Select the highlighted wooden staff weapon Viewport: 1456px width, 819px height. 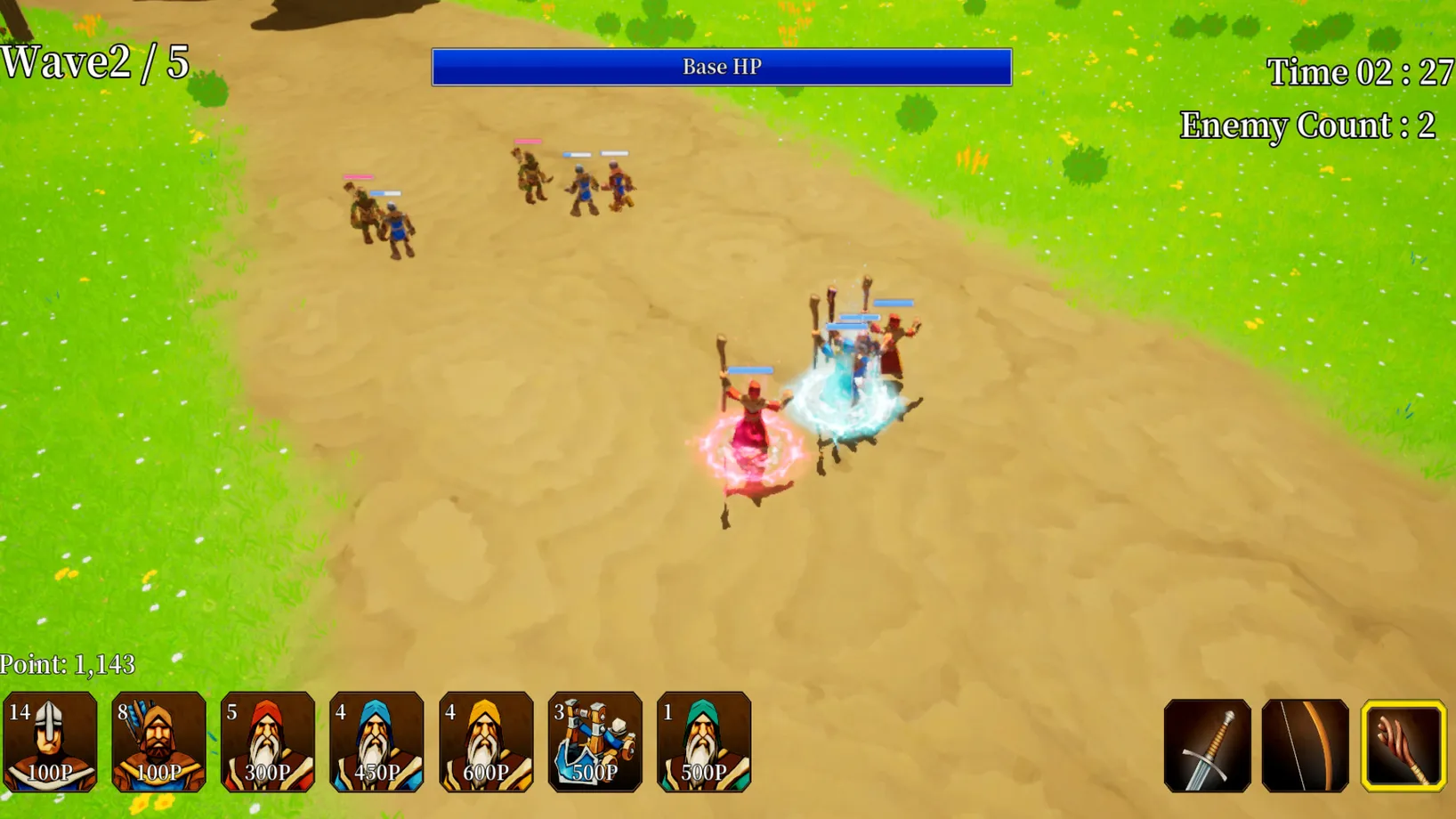point(1403,746)
